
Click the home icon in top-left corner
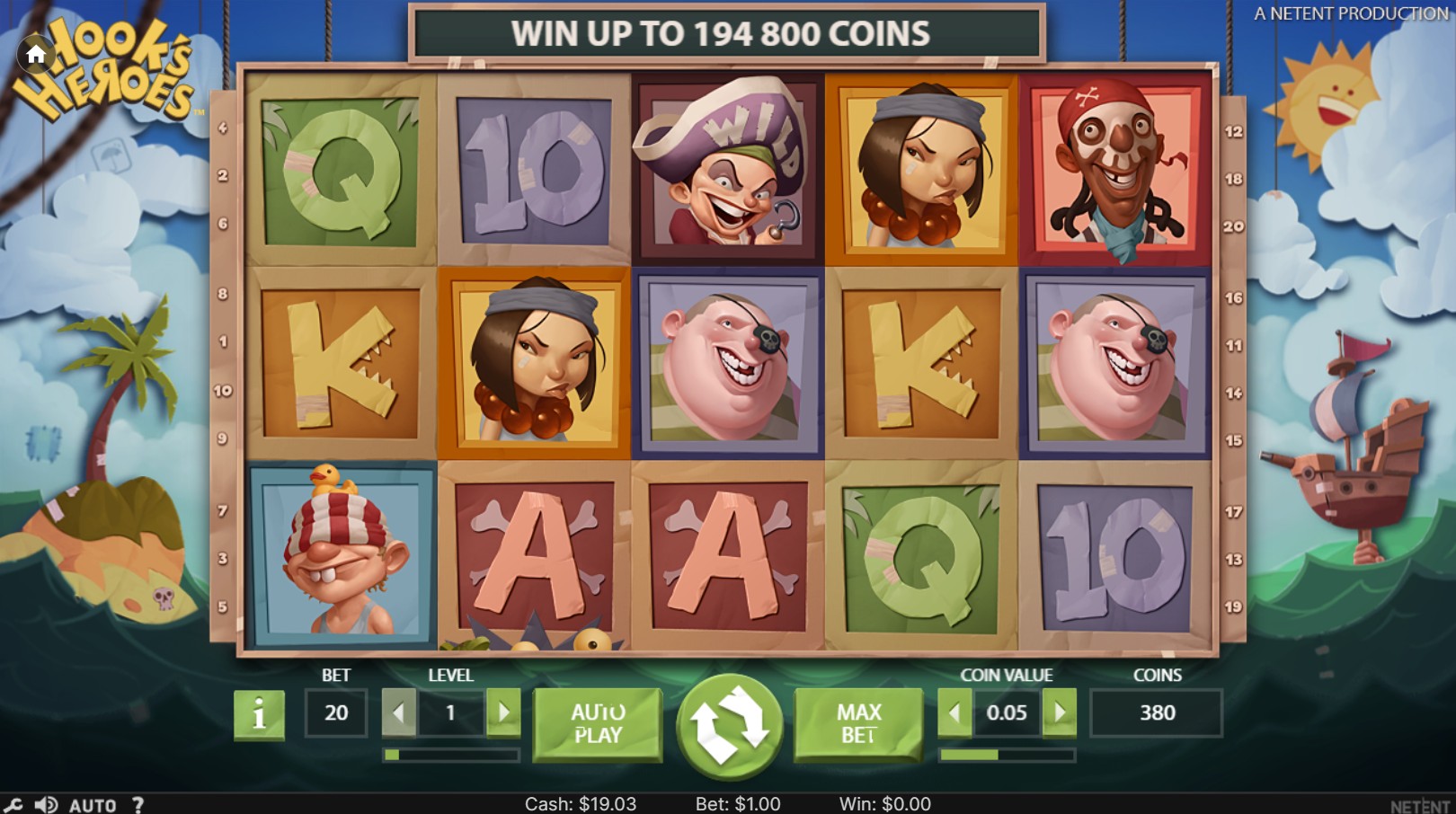coord(36,54)
